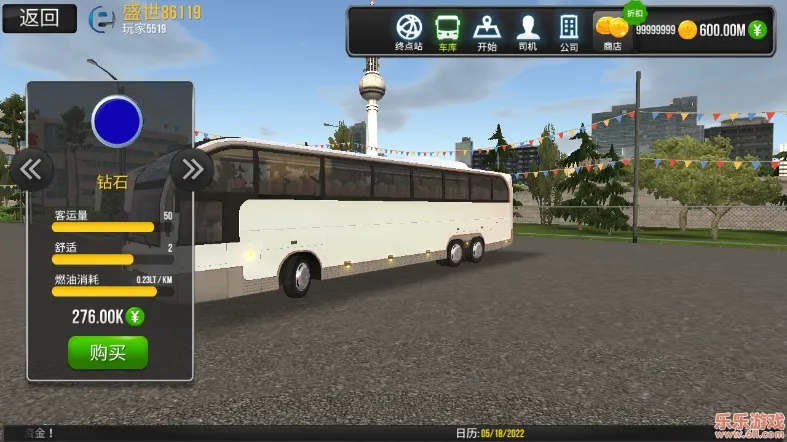Click the 返回 back button
The width and height of the screenshot is (787, 442).
coord(39,17)
